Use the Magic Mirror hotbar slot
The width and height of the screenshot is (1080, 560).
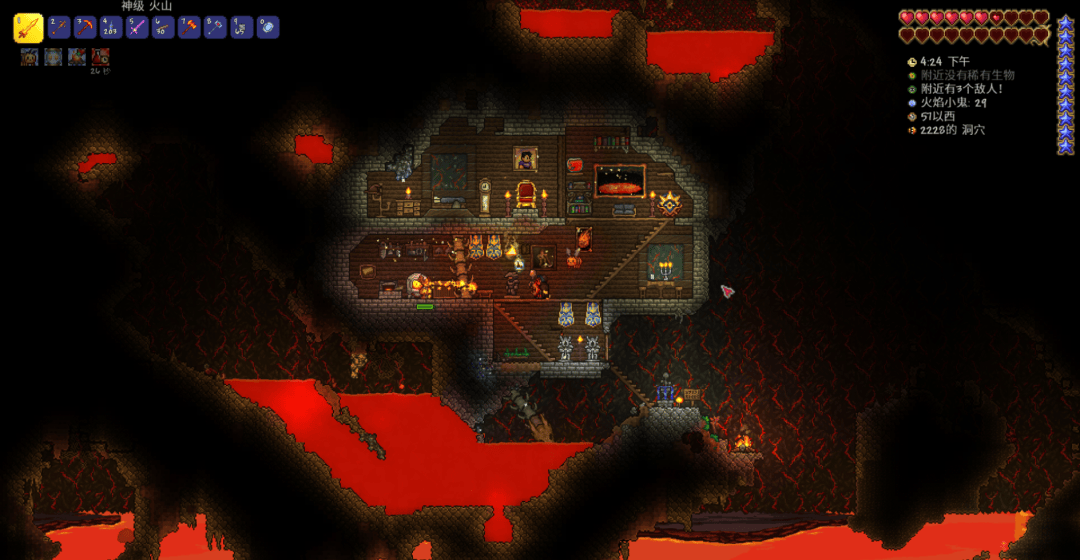coord(268,27)
